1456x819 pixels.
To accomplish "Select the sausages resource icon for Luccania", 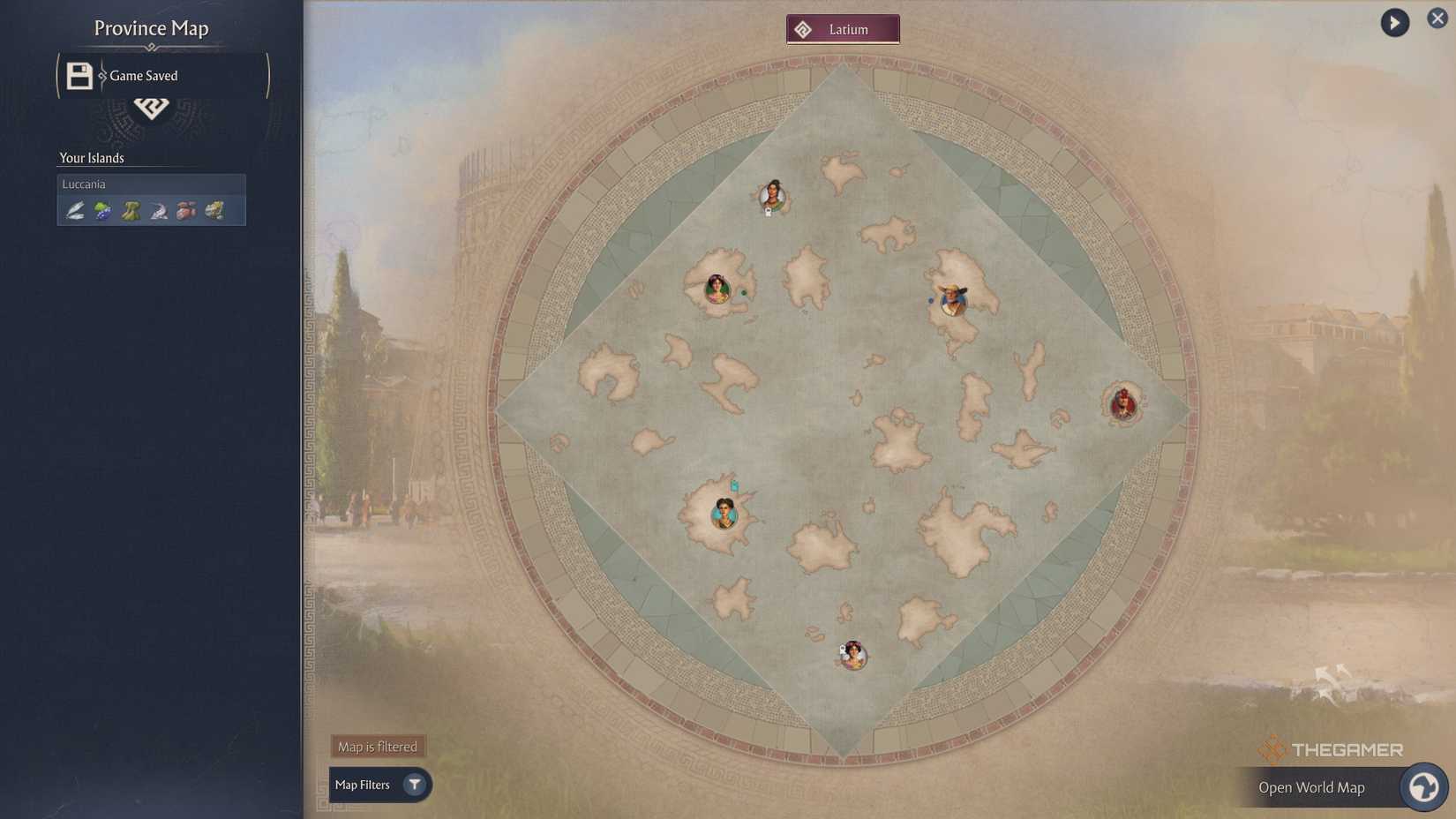I will click(x=186, y=210).
